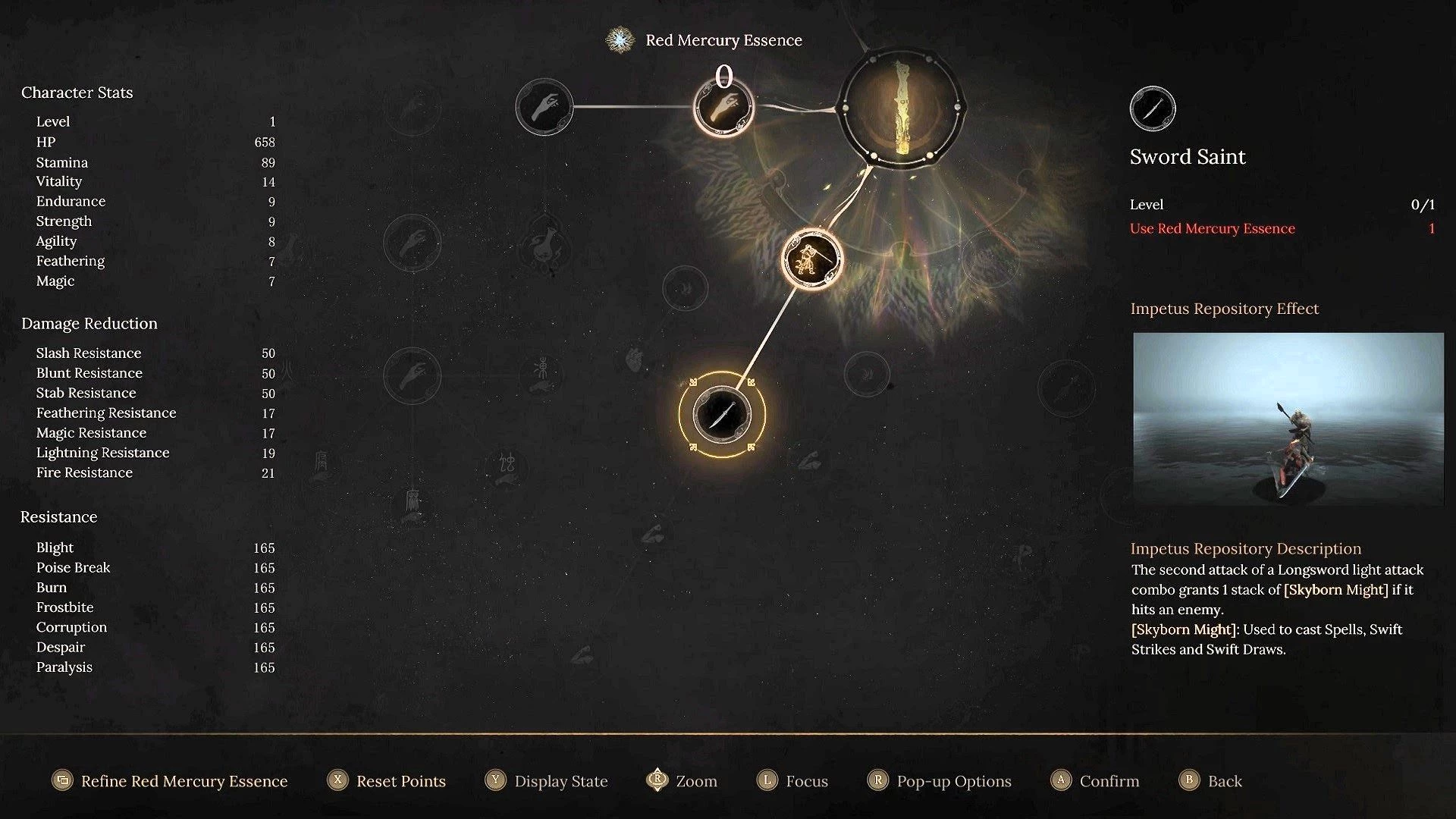Select the unlit hand node on the top row

[x=544, y=107]
